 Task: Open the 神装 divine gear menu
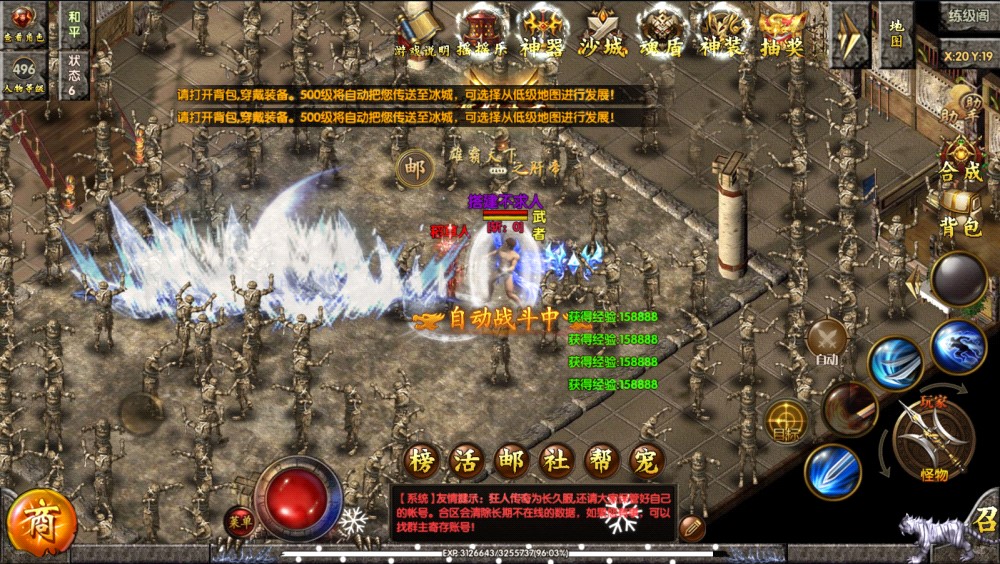[721, 28]
